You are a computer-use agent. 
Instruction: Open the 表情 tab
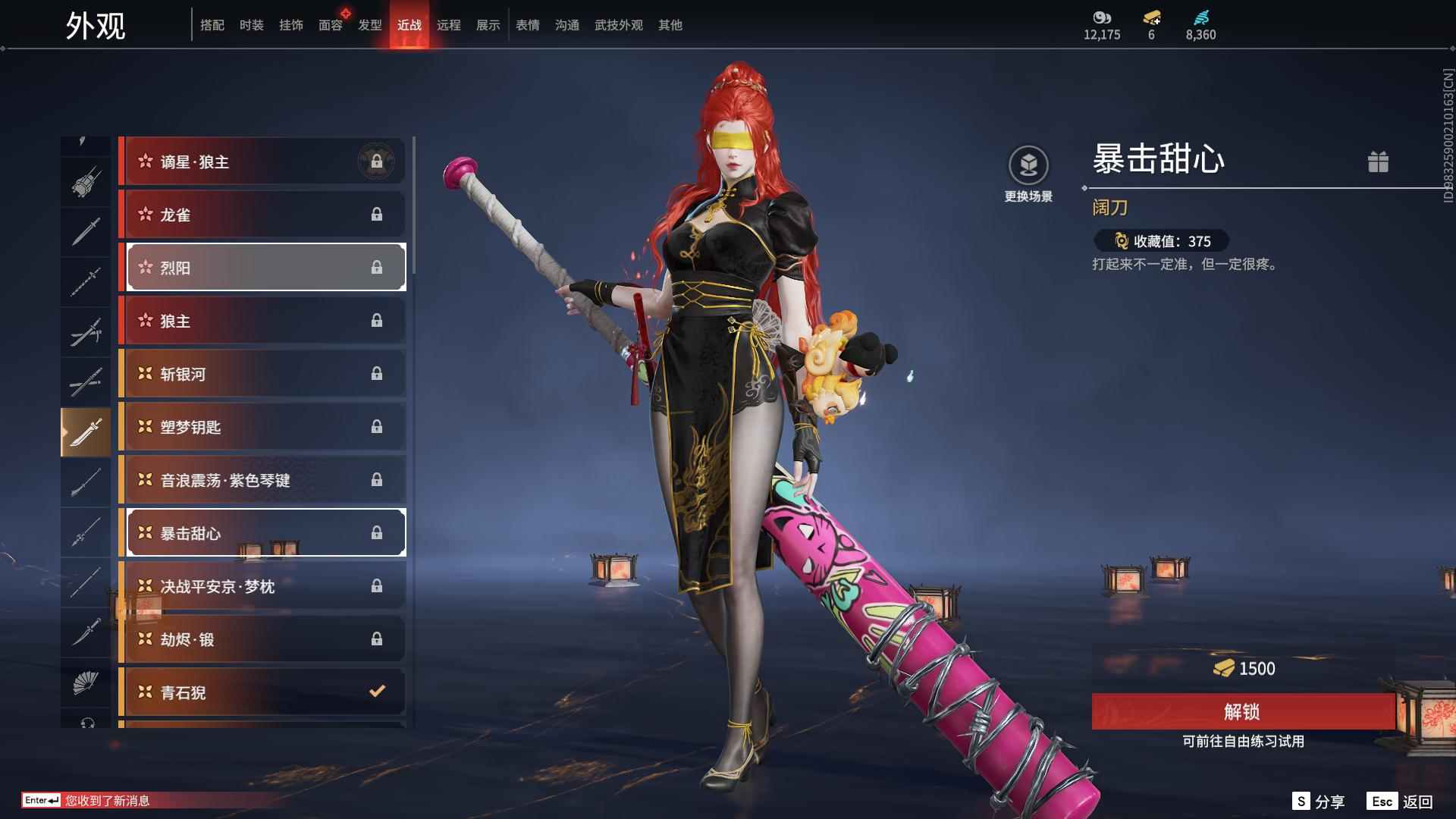tap(527, 25)
